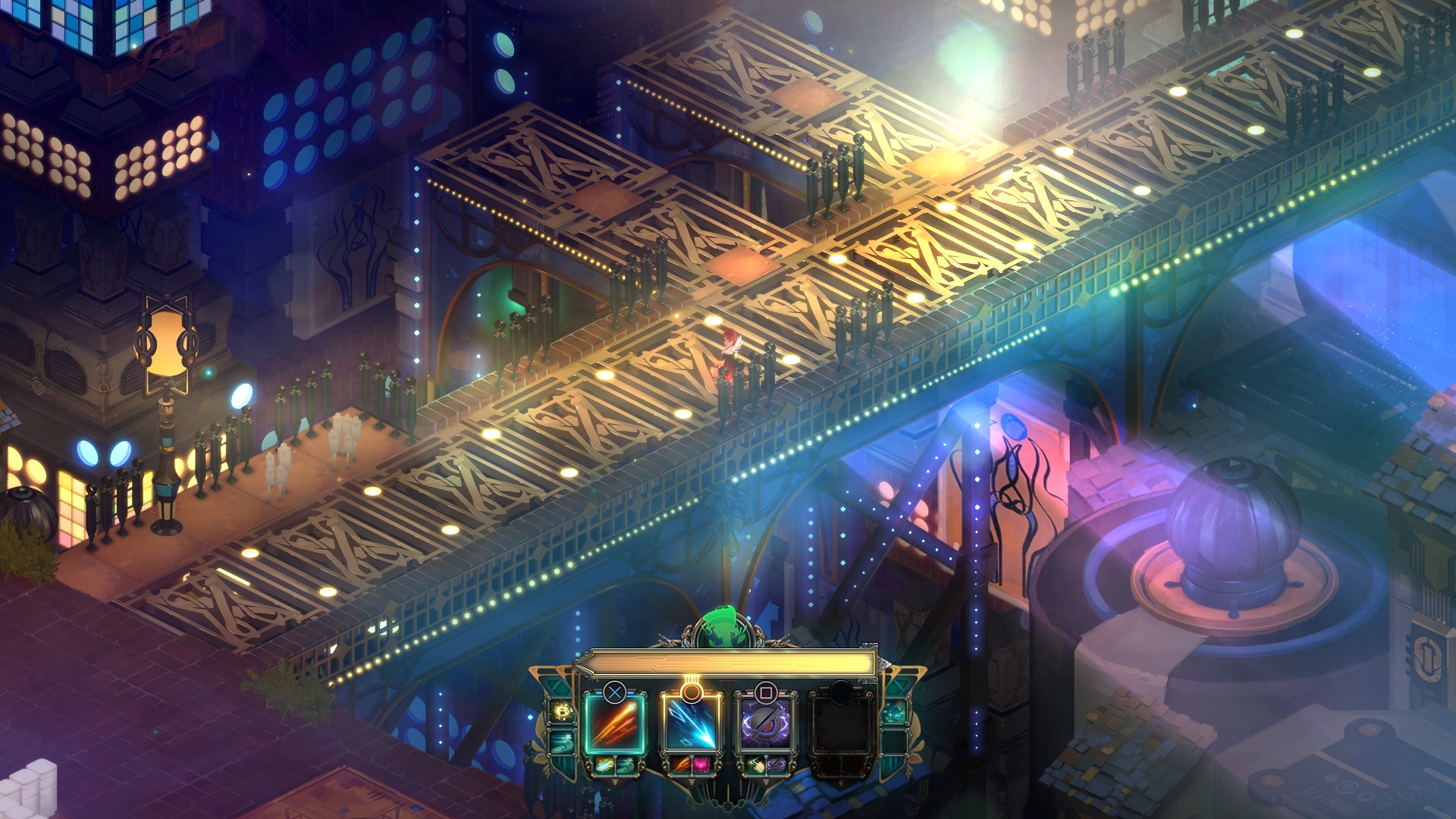Screen dimensions: 1456x819
Task: Select the blue arrow beam ability
Action: pyautogui.click(x=690, y=723)
